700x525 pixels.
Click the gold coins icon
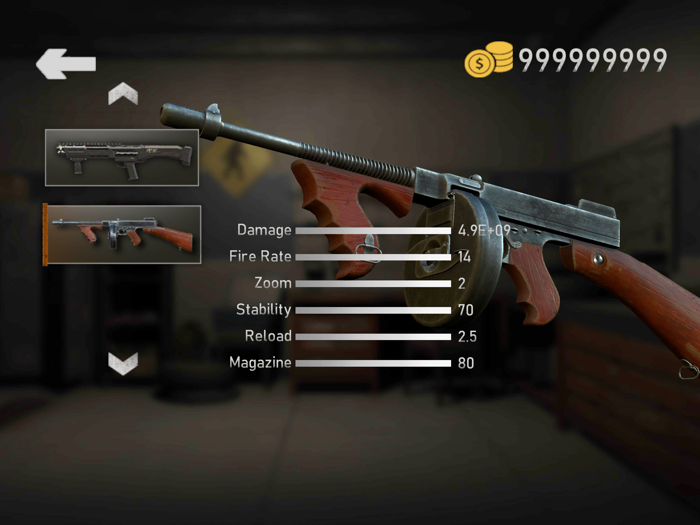pyautogui.click(x=488, y=60)
